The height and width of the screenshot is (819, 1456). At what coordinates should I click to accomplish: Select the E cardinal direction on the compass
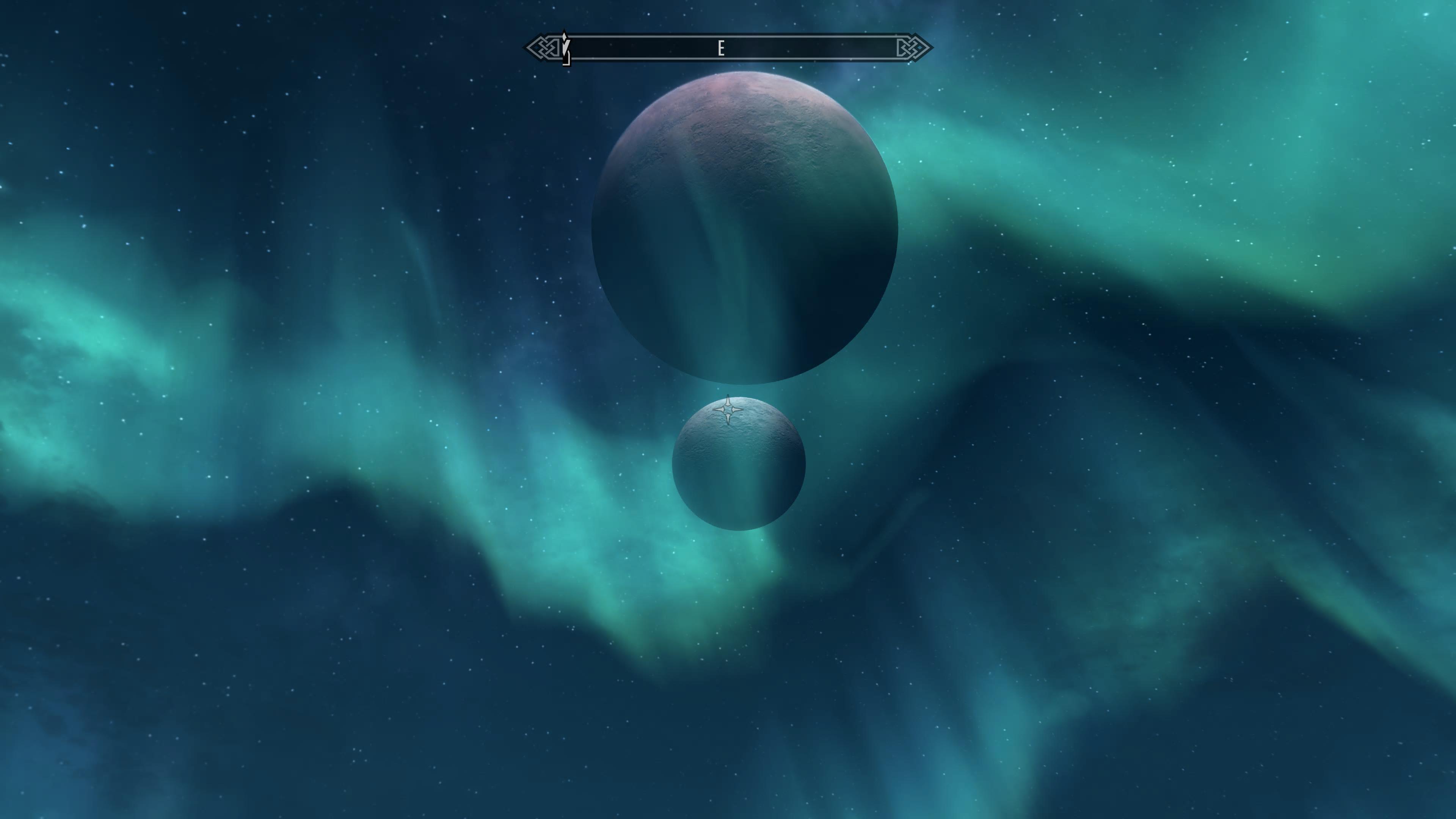coord(721,48)
